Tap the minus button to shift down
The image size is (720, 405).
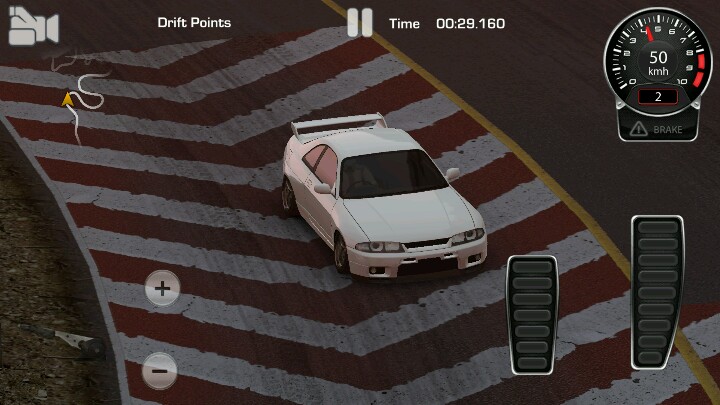tap(160, 371)
